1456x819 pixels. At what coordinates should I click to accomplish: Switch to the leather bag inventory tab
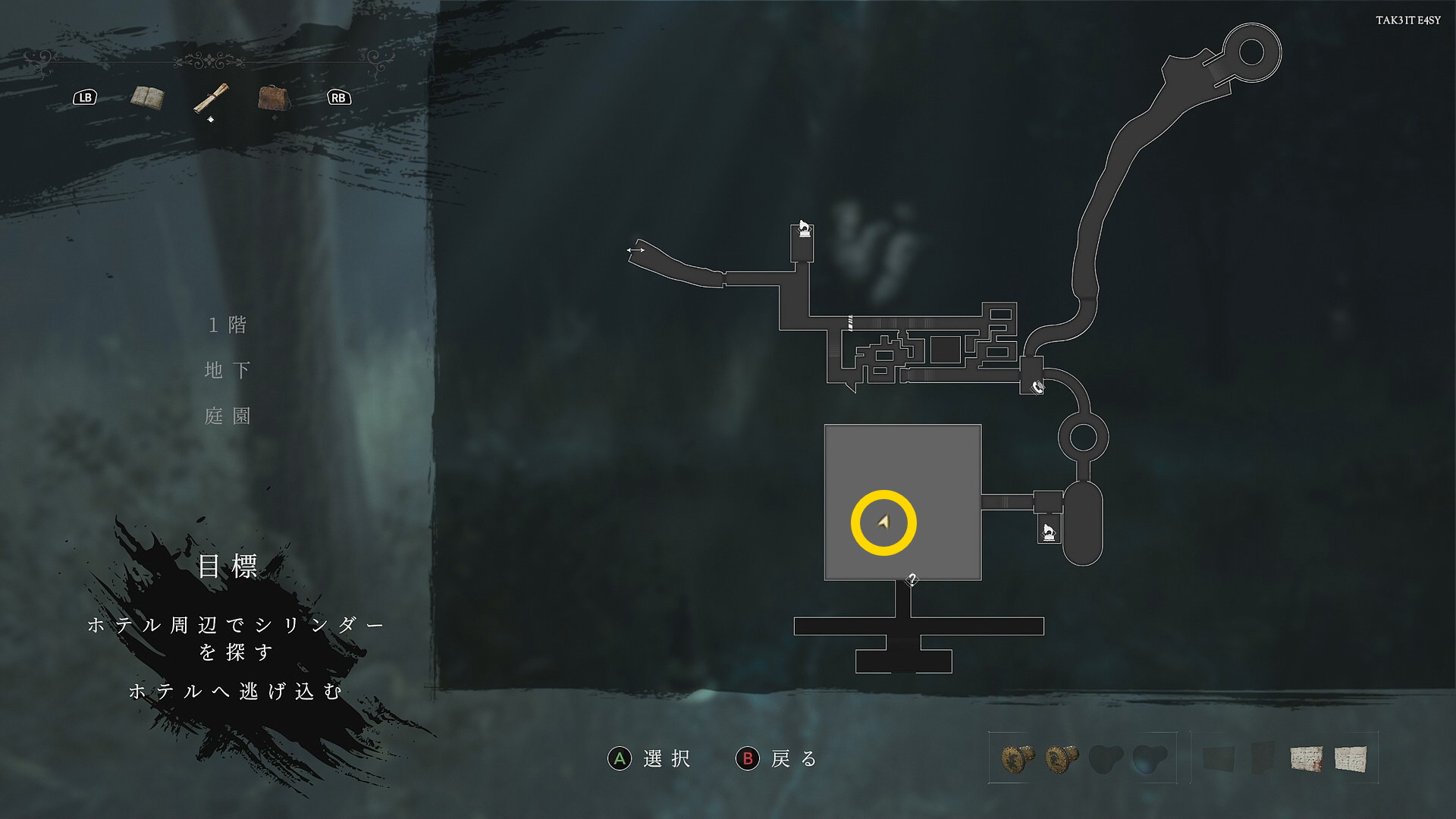click(x=273, y=98)
